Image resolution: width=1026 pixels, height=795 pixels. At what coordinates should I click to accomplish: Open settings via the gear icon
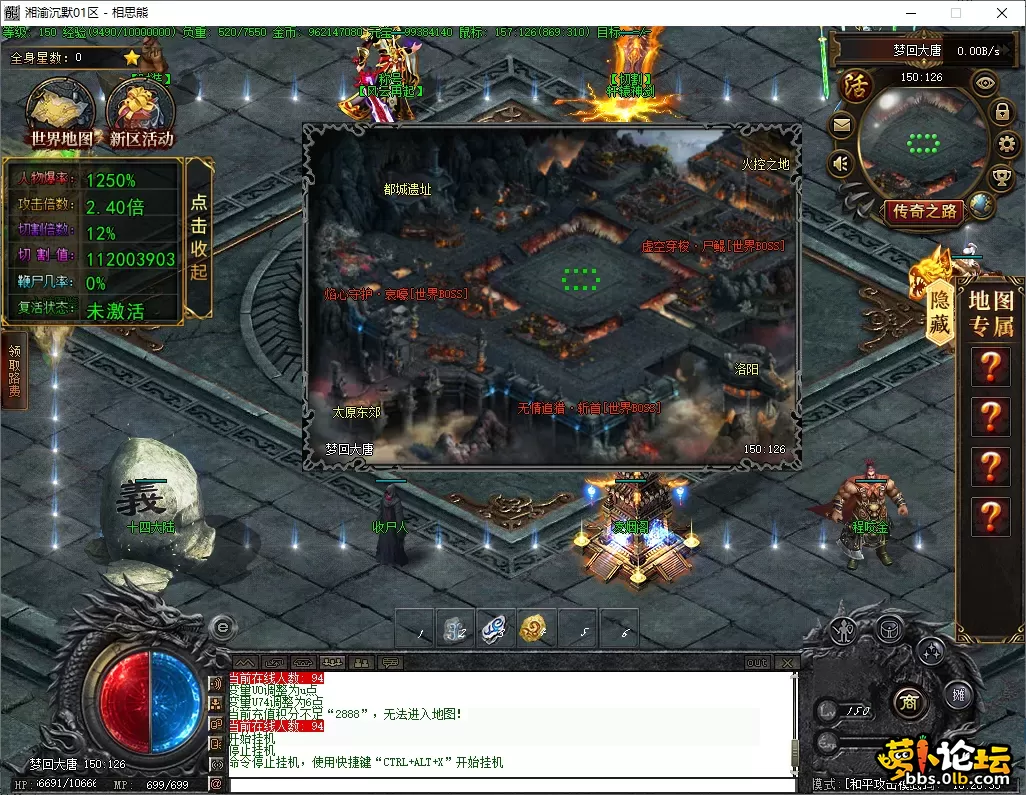tap(1006, 144)
